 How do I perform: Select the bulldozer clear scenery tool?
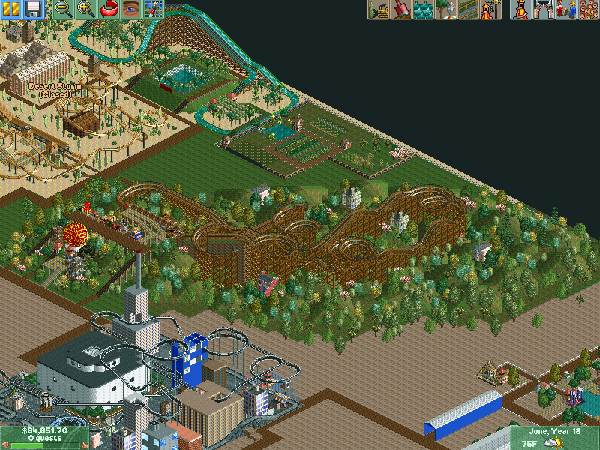point(378,10)
